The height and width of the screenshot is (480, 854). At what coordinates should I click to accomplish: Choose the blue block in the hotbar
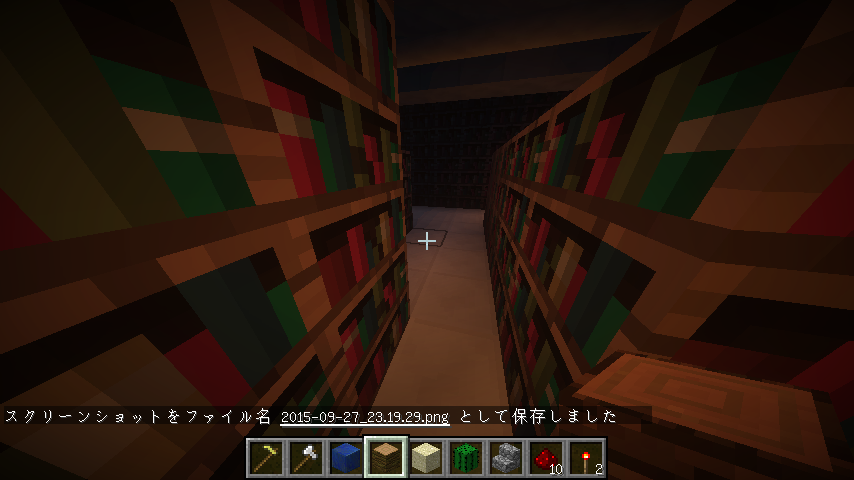tap(346, 458)
